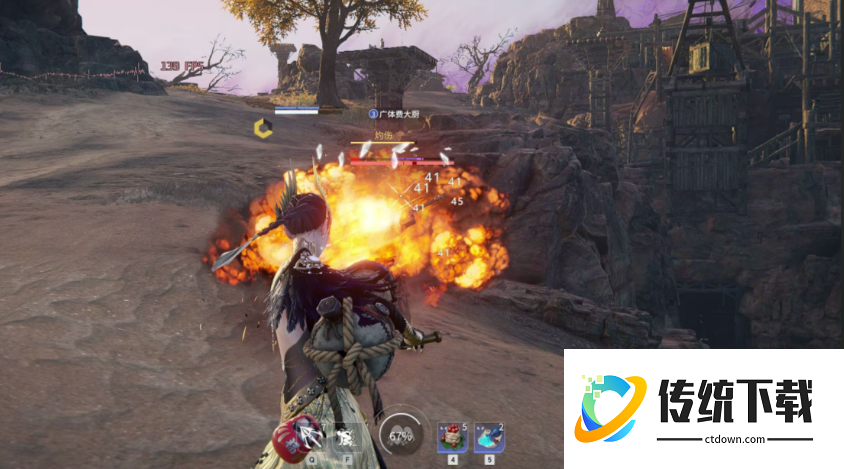Use the blue fish dish item
Image resolution: width=844 pixels, height=469 pixels.
pyautogui.click(x=488, y=437)
